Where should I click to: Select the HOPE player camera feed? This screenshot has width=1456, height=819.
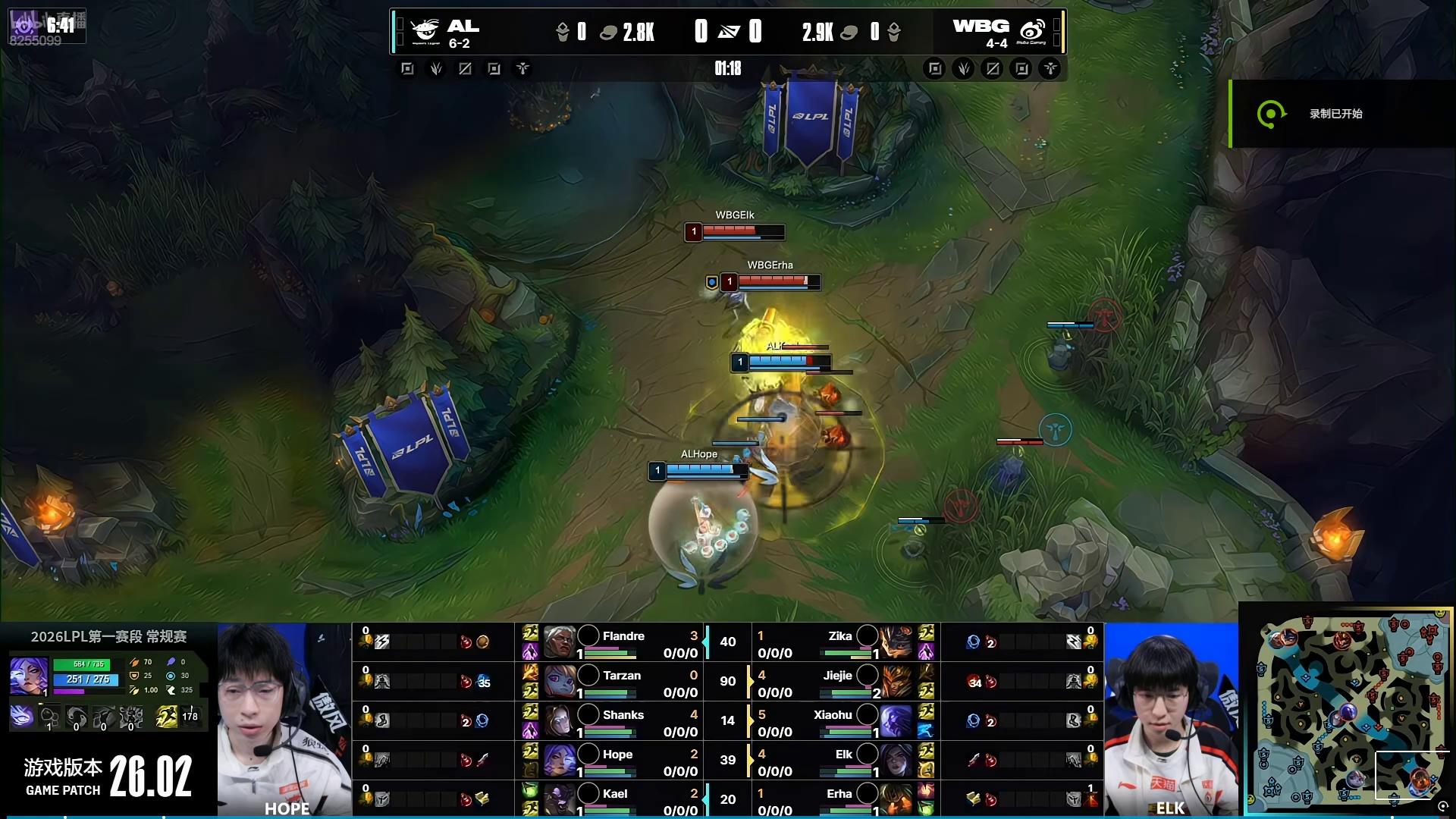(284, 719)
